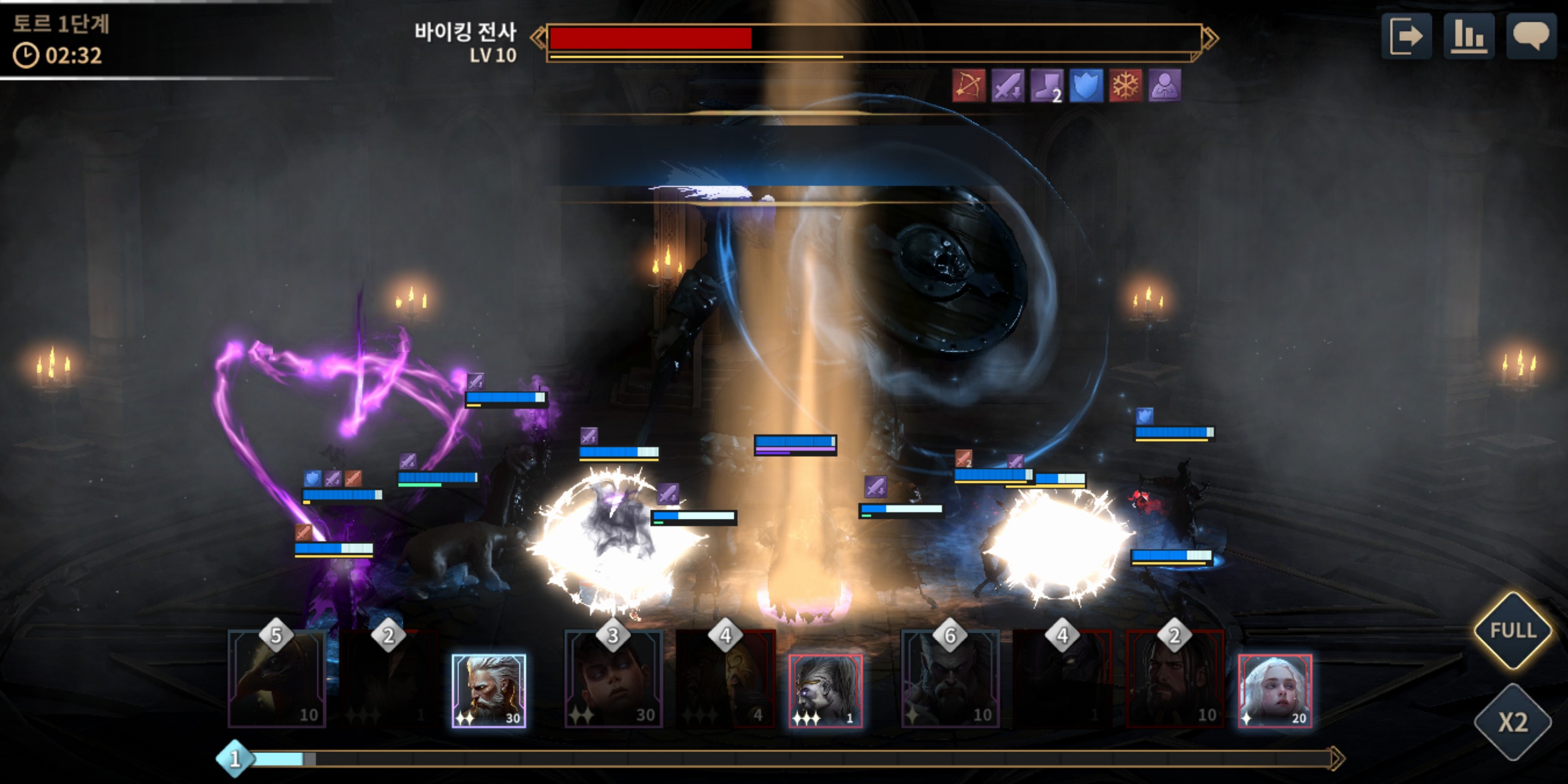Inspect the boss's bow and arrow status icon

point(969,85)
